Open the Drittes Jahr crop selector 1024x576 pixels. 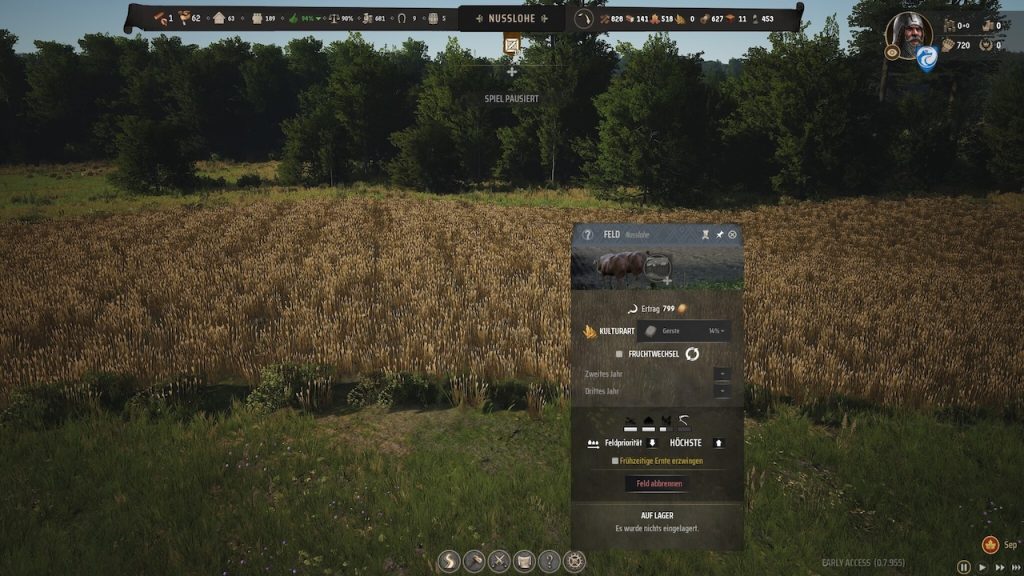point(722,391)
